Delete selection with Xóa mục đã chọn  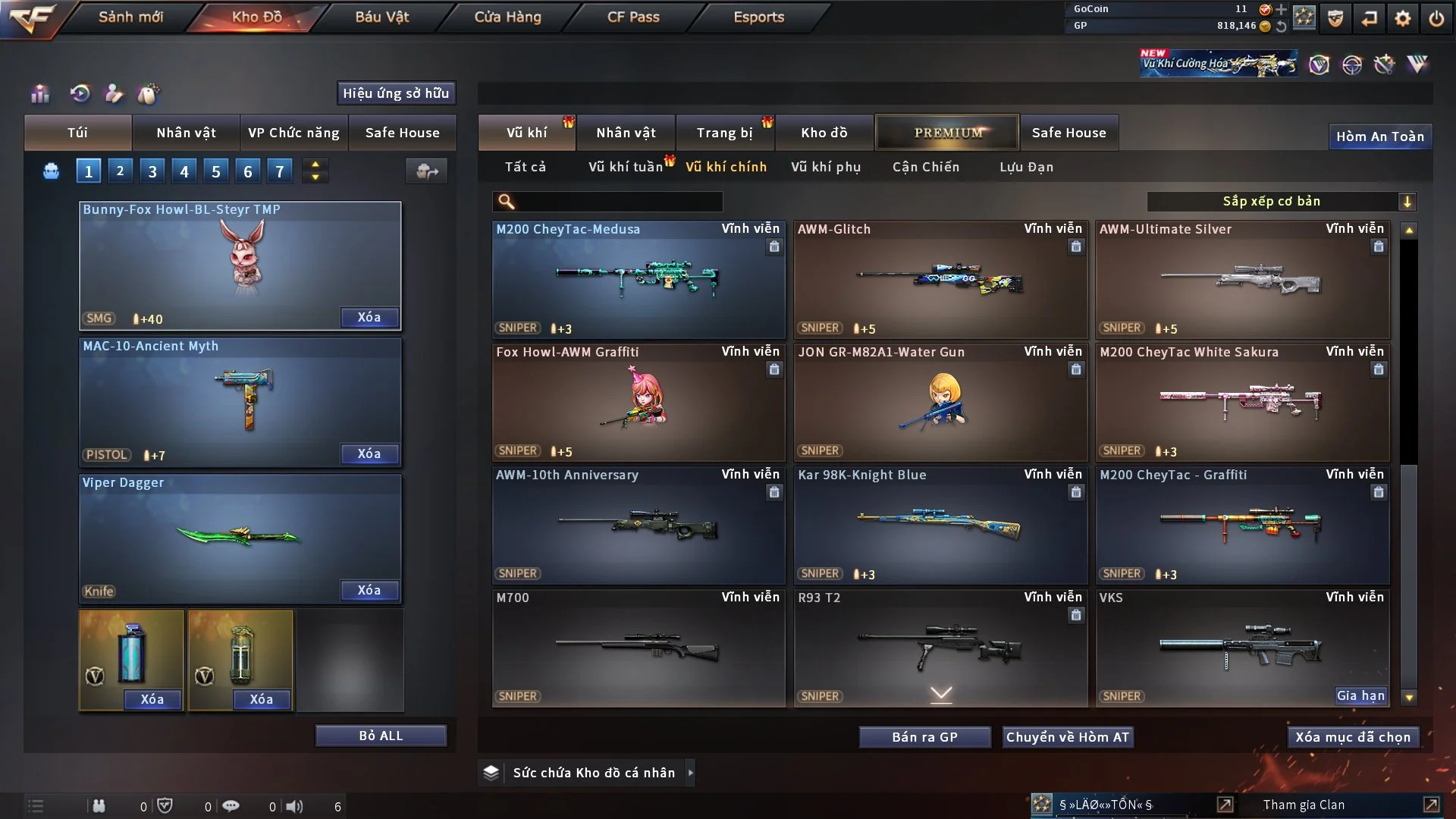coord(1352,737)
